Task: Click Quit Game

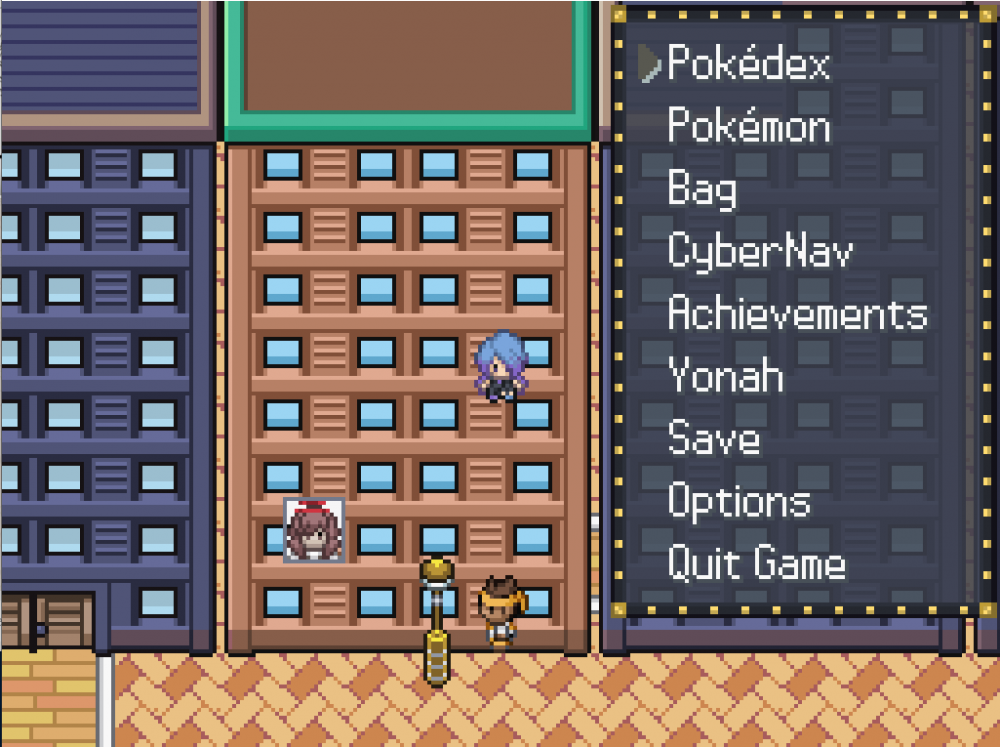Action: coord(756,564)
